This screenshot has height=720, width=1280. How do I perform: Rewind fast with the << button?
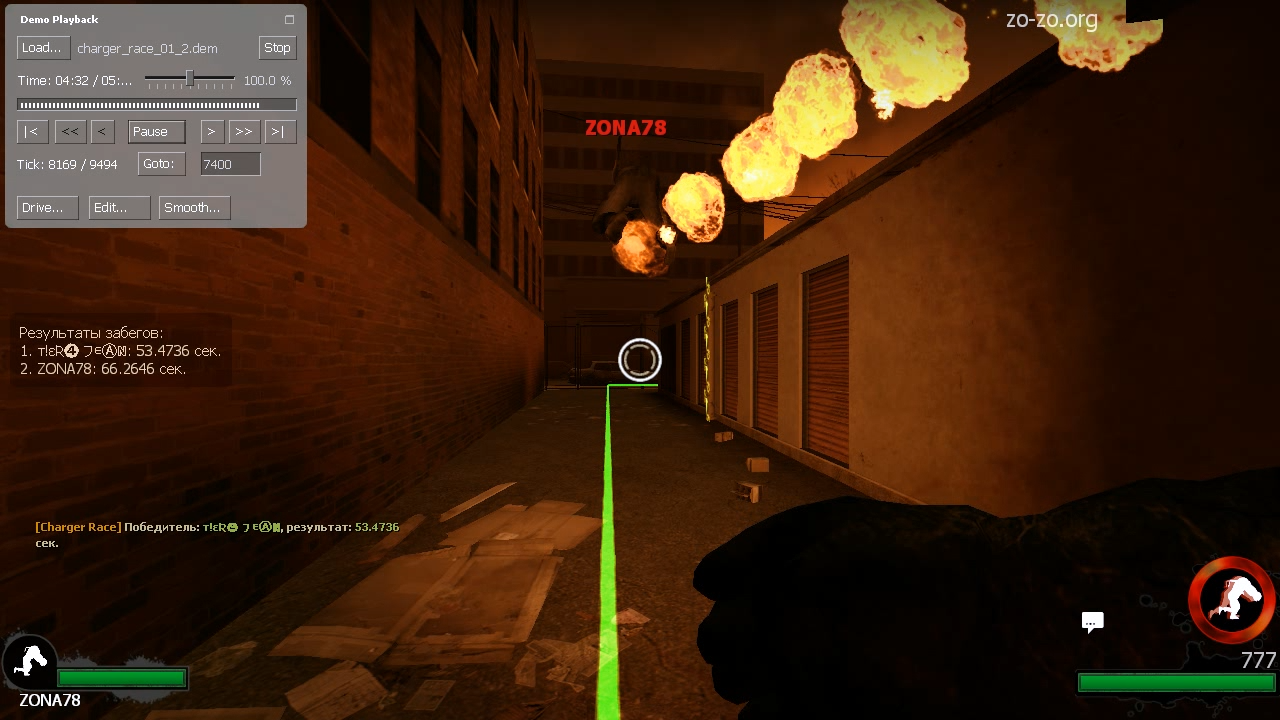pyautogui.click(x=69, y=132)
